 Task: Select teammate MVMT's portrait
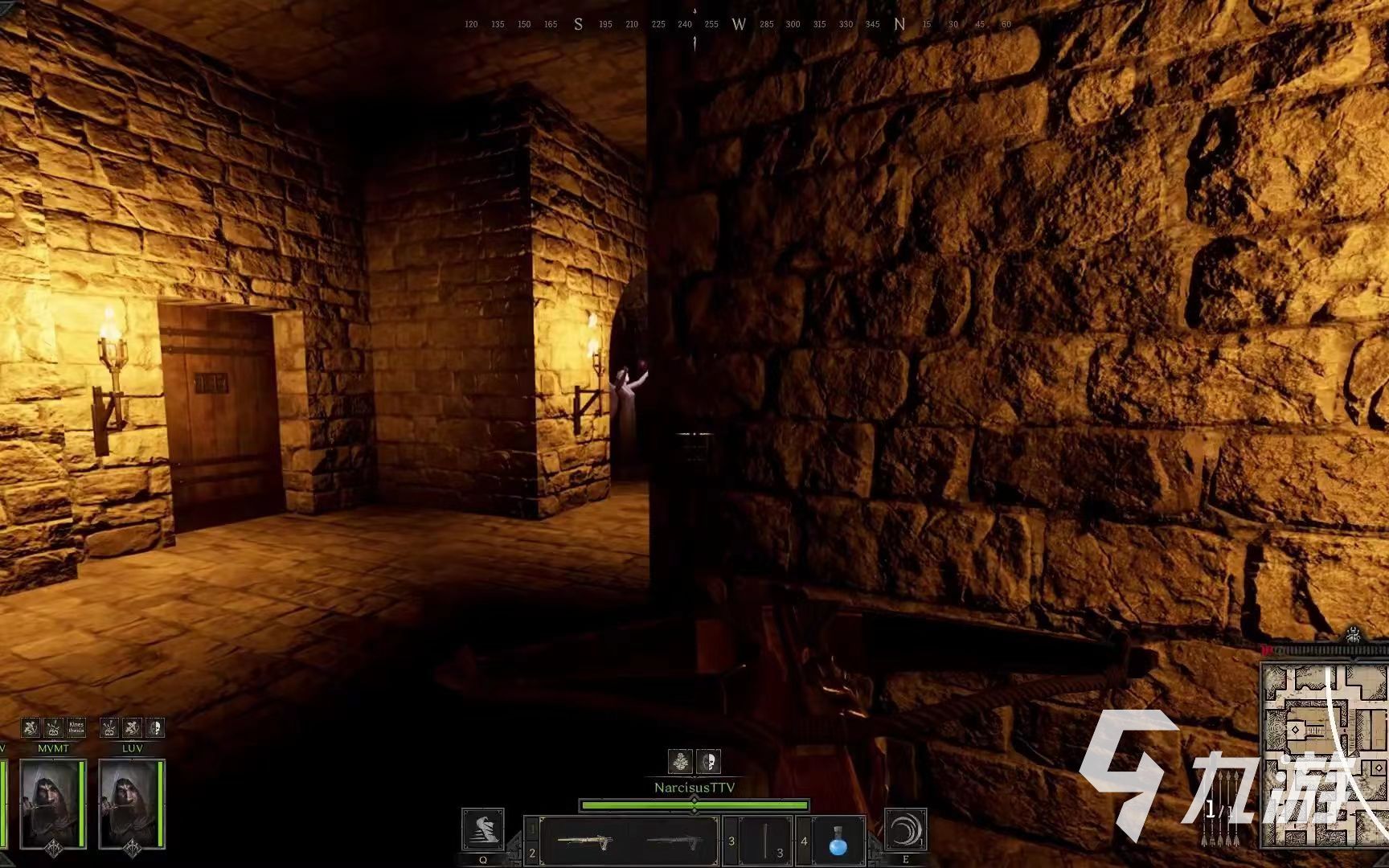point(53,804)
